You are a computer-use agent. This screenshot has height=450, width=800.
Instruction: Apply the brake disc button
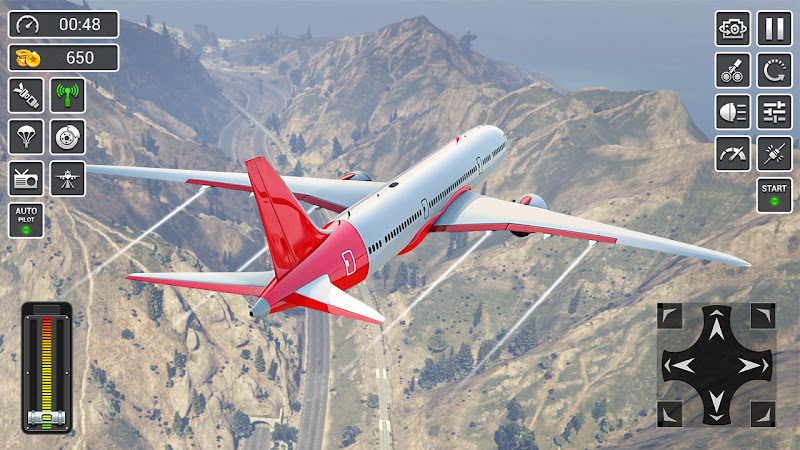click(68, 137)
